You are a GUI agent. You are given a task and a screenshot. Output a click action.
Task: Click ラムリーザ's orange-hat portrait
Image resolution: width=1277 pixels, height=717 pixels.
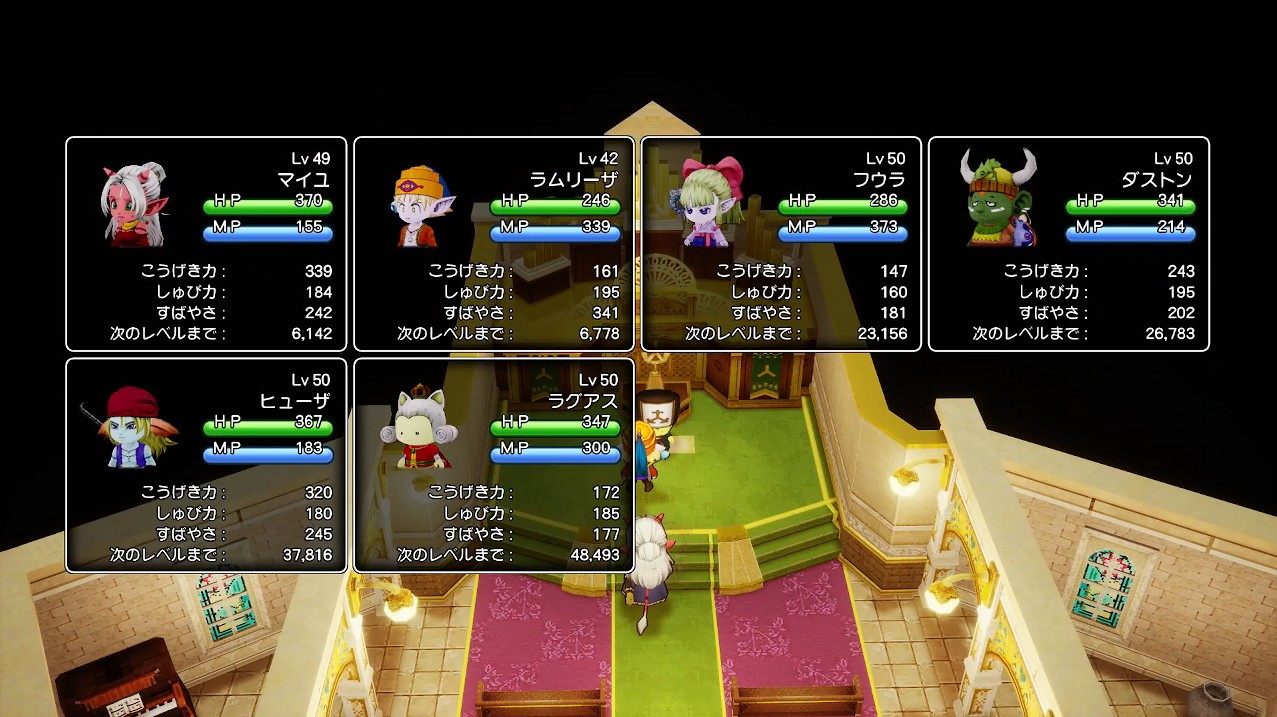(421, 205)
